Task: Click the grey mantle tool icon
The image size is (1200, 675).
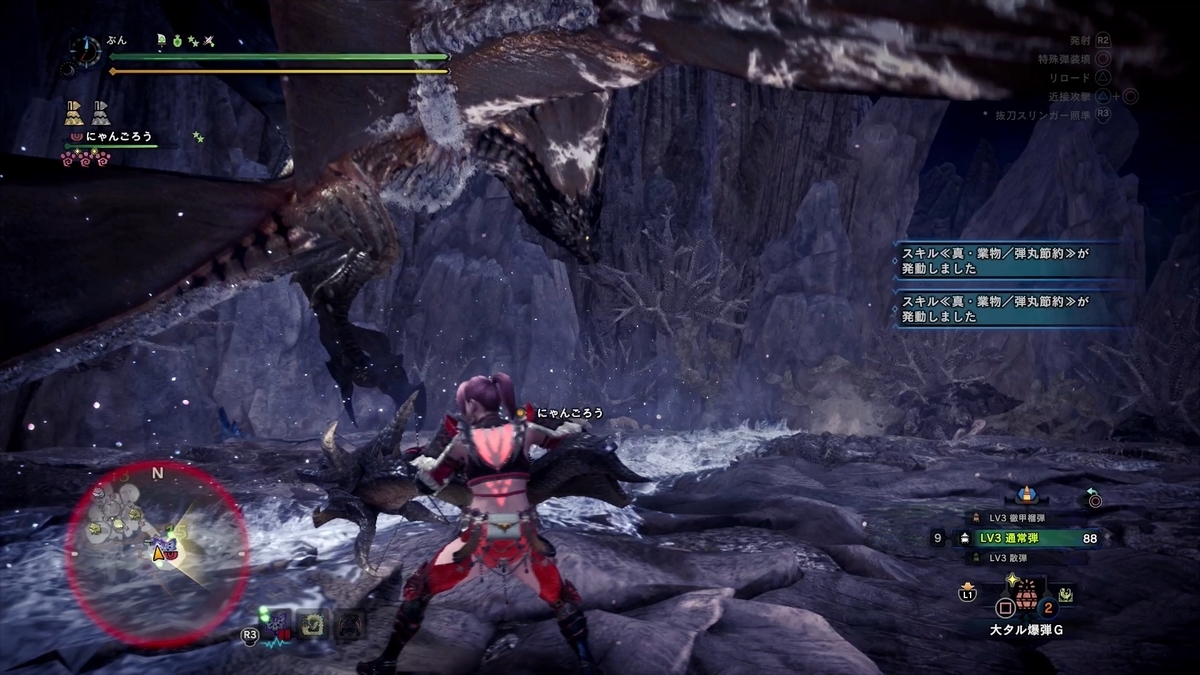Action: coord(101,111)
